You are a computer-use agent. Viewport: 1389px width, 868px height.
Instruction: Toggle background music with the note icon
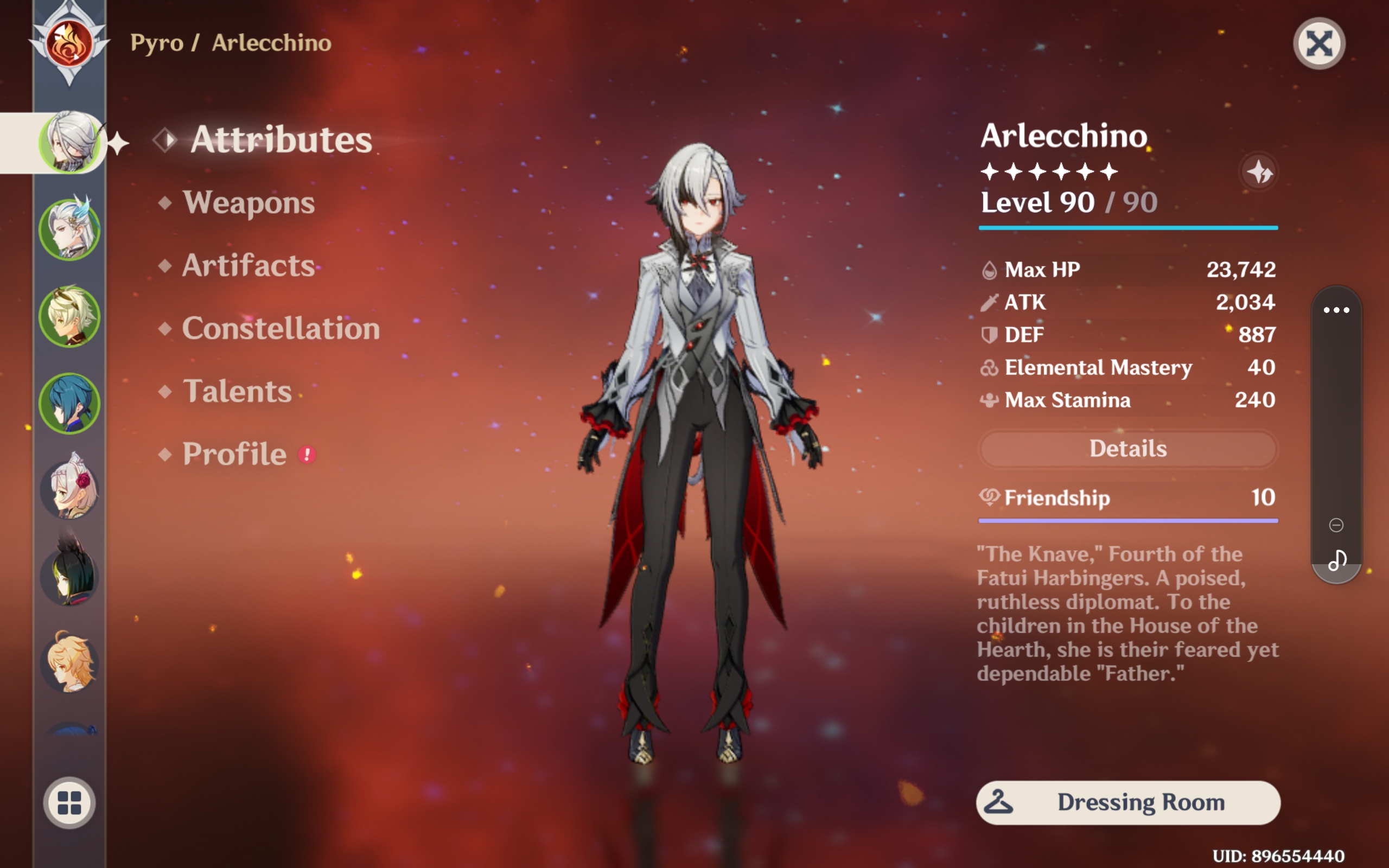pyautogui.click(x=1338, y=560)
